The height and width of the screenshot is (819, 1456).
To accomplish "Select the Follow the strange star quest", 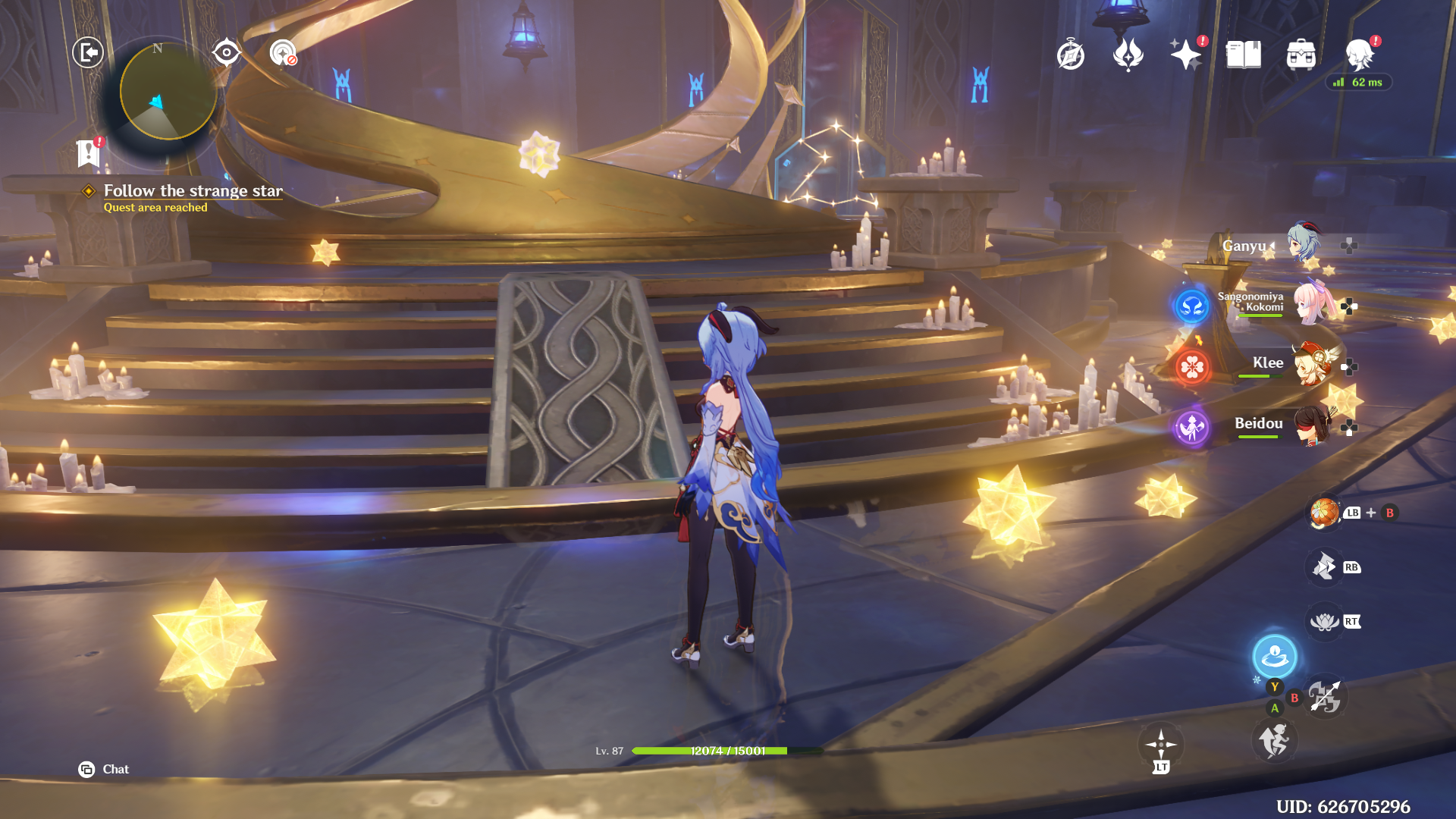I will 193,191.
